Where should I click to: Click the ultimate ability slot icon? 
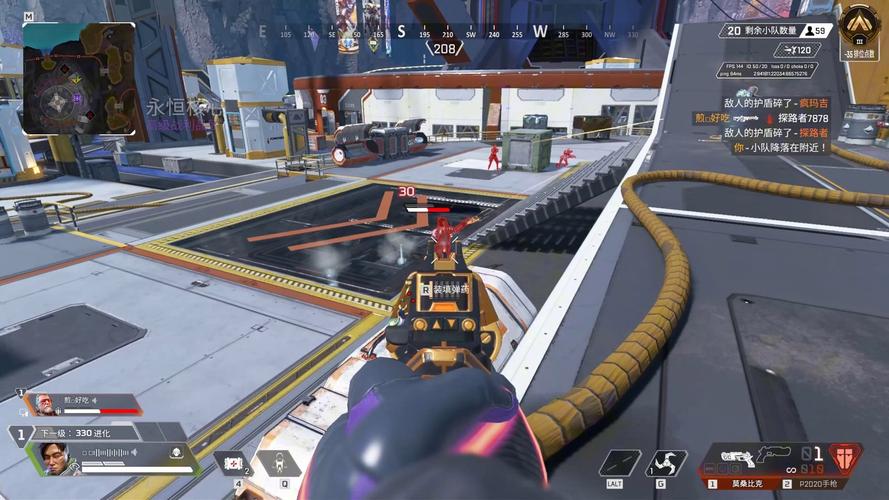620,463
